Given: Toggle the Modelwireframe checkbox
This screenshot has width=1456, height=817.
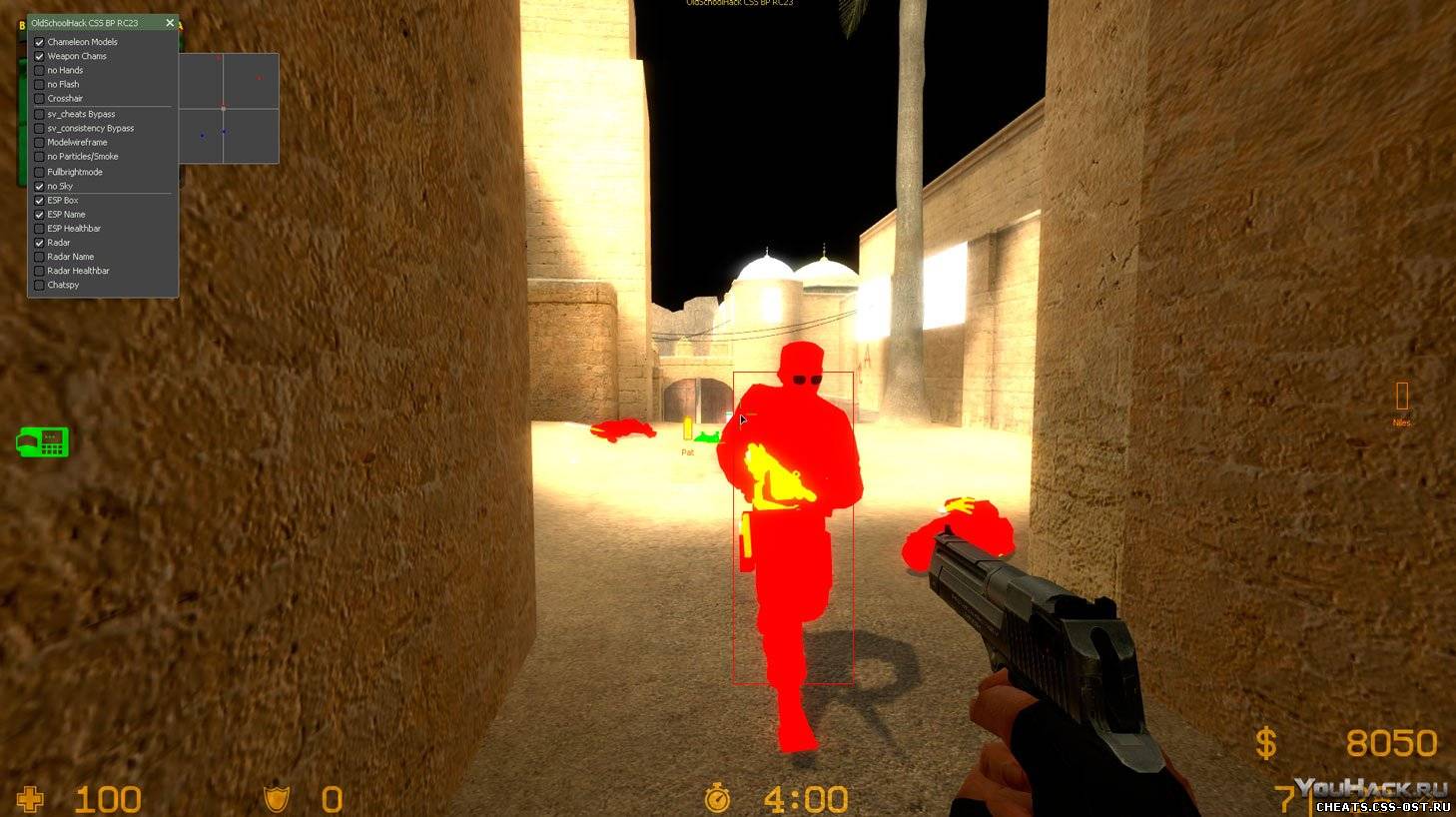Looking at the screenshot, I should 39,143.
